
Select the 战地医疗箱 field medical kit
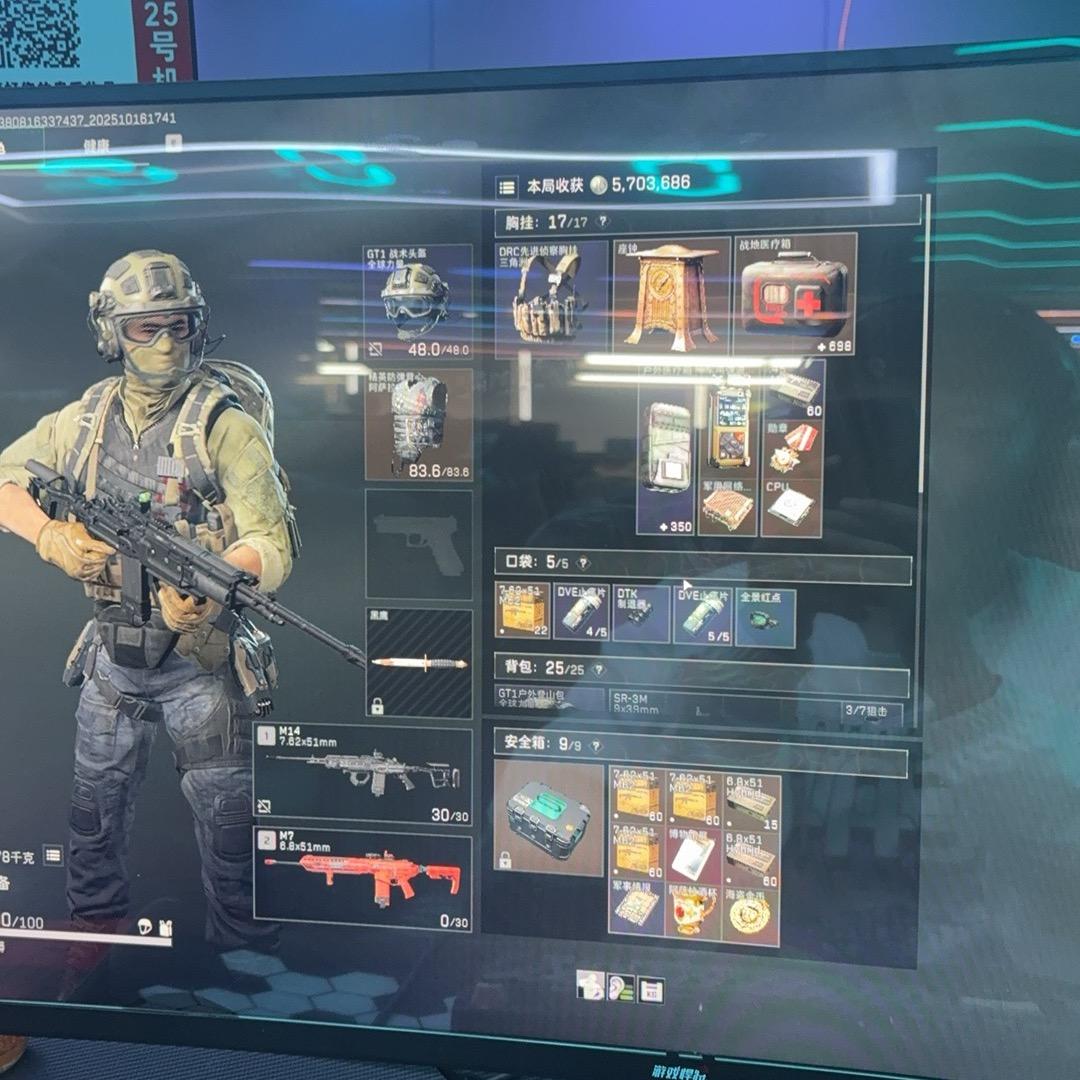click(795, 294)
